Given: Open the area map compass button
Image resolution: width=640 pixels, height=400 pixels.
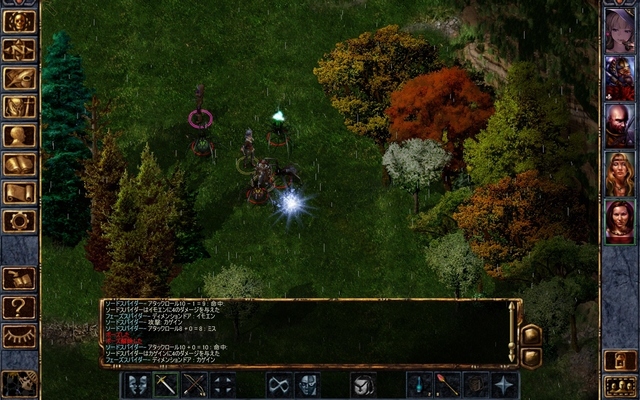Looking at the screenshot, I should point(19,49).
